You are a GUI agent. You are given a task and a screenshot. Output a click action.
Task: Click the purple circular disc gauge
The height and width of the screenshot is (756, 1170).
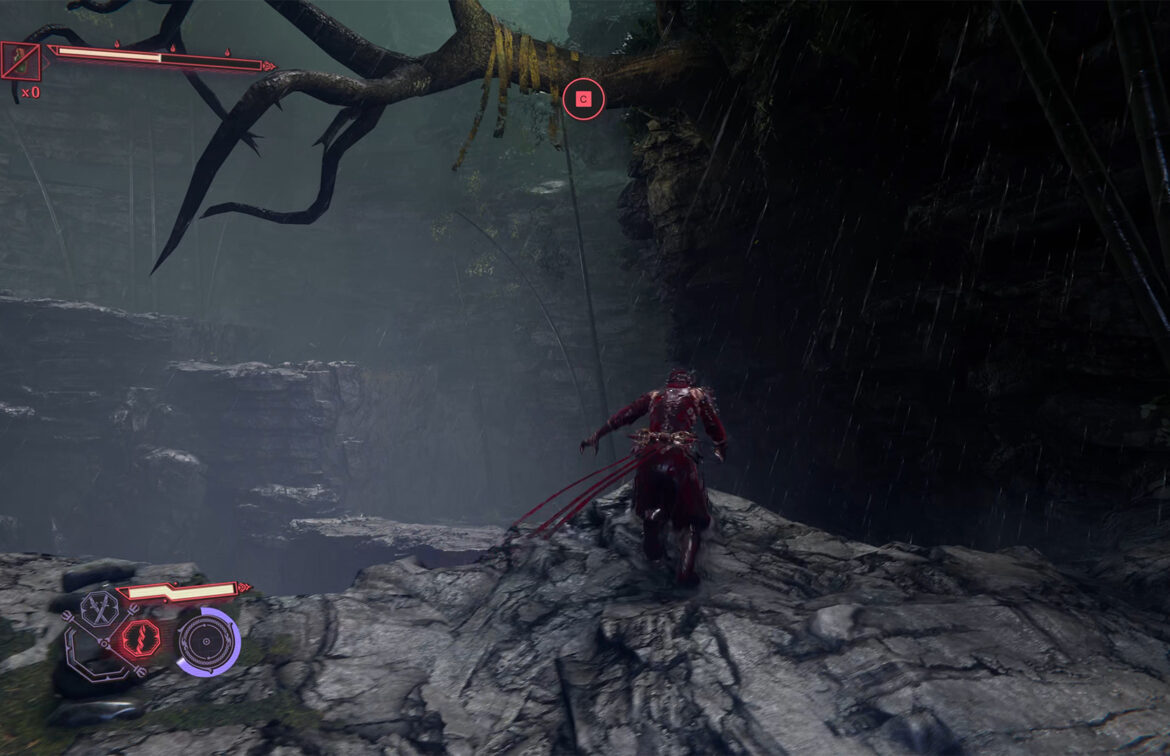coord(208,641)
